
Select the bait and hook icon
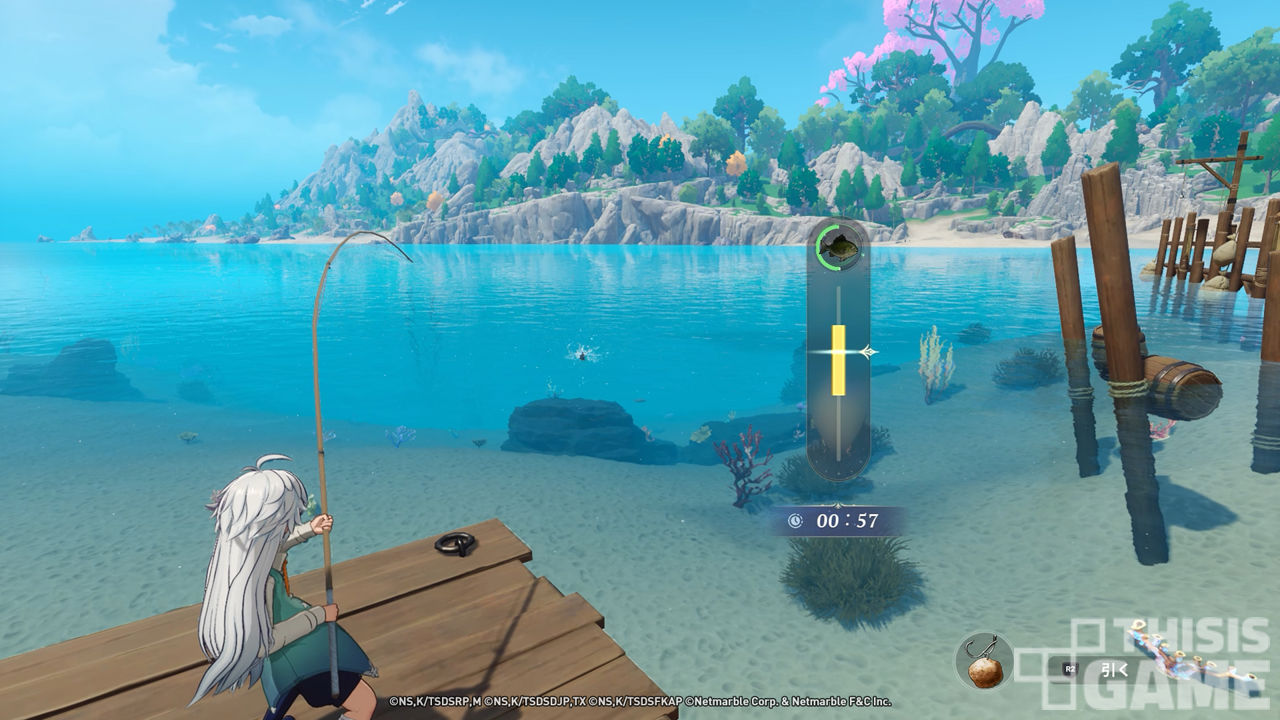pos(984,661)
